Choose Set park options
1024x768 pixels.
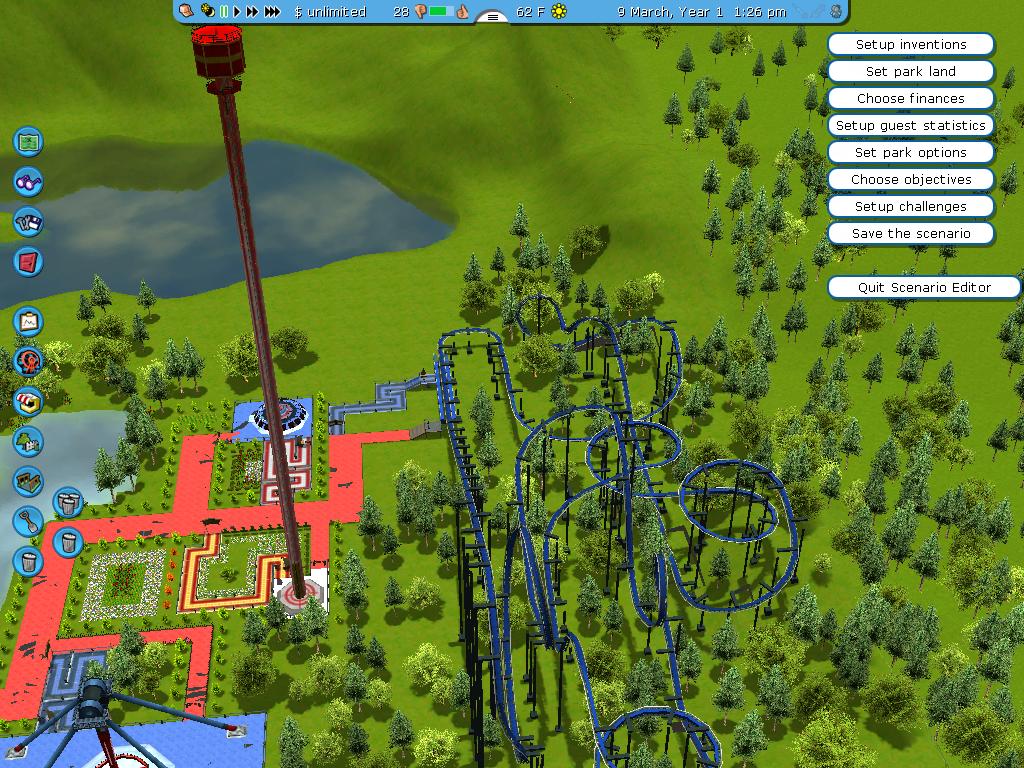[x=910, y=152]
